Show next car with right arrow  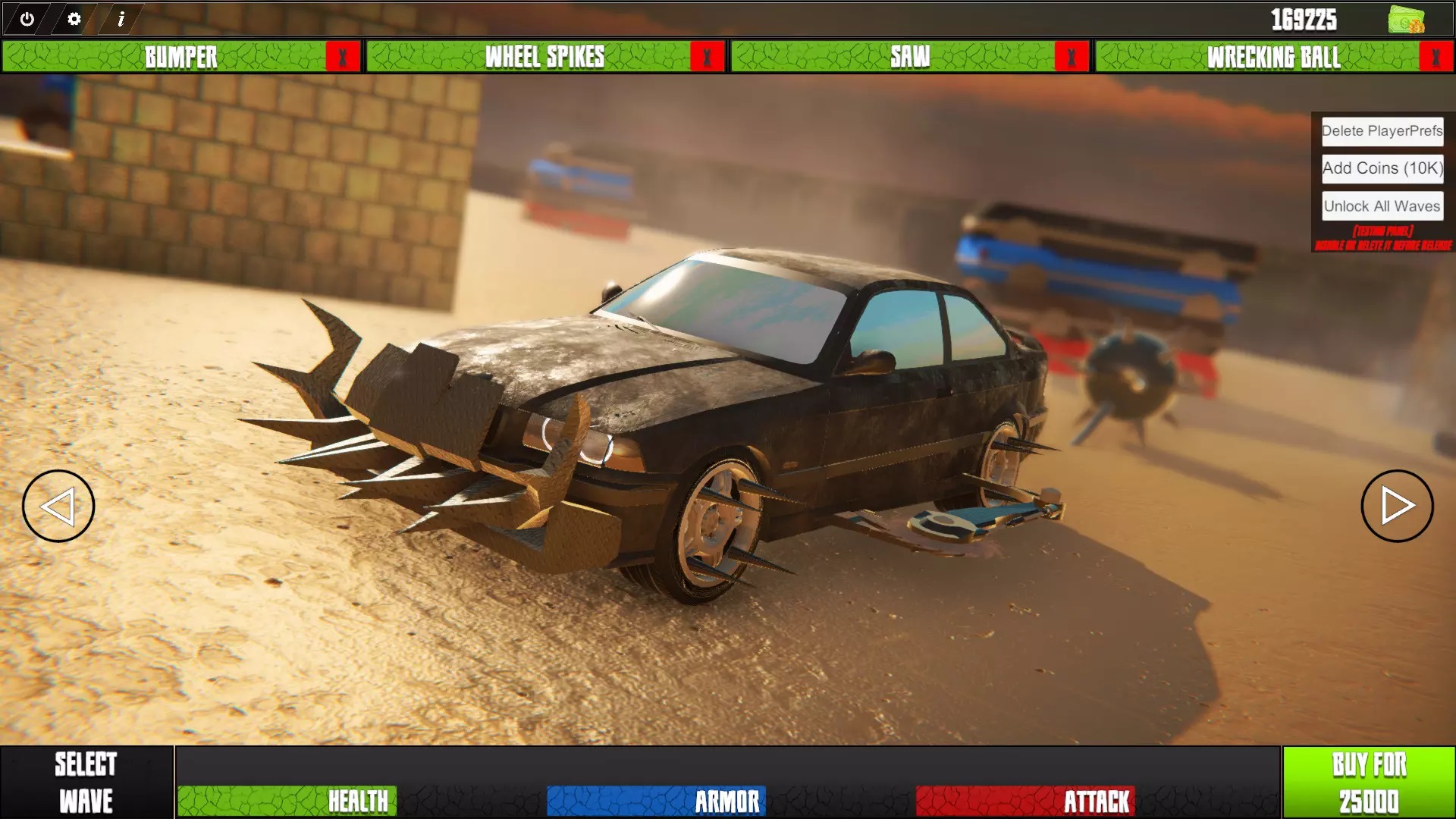click(x=1397, y=506)
